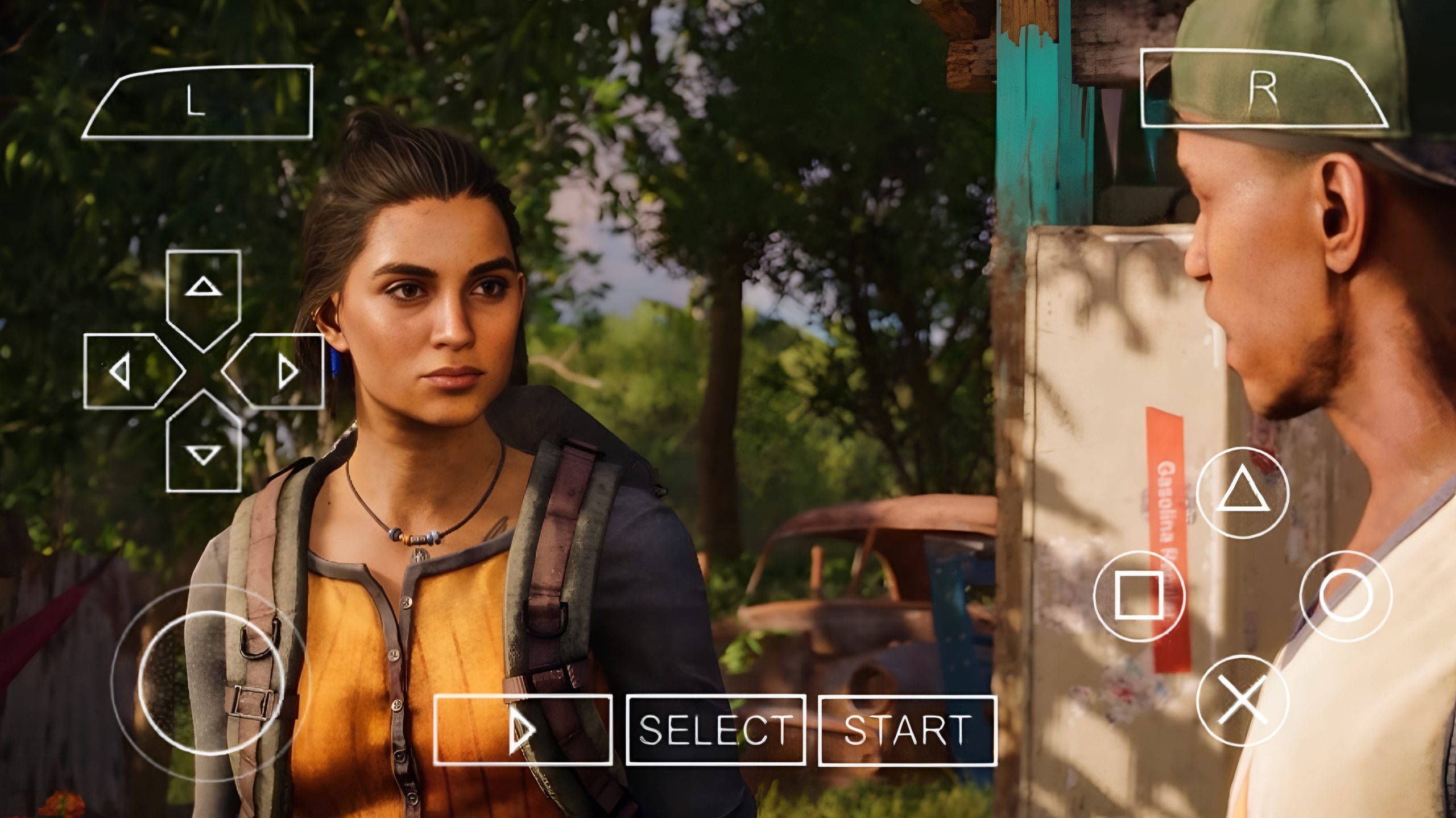The width and height of the screenshot is (1456, 818).
Task: Tap the START button
Action: tap(907, 730)
